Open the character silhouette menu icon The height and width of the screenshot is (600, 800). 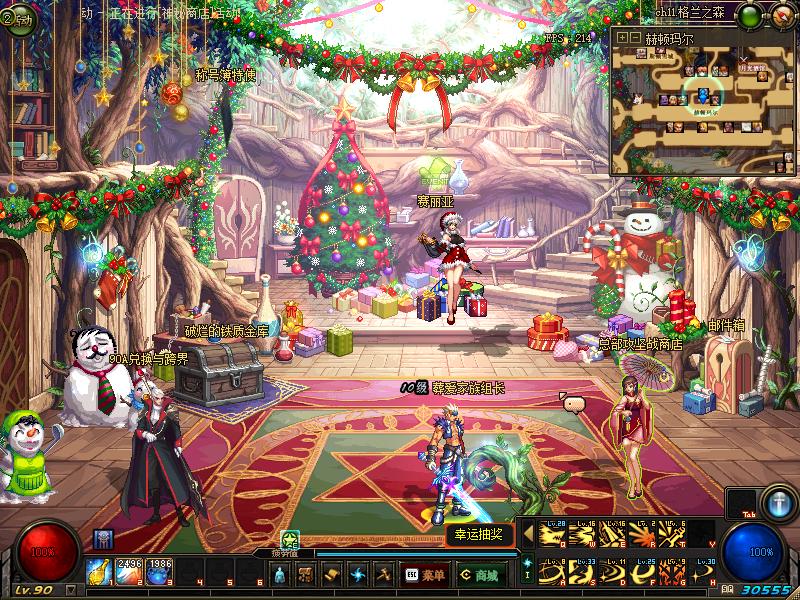(281, 575)
